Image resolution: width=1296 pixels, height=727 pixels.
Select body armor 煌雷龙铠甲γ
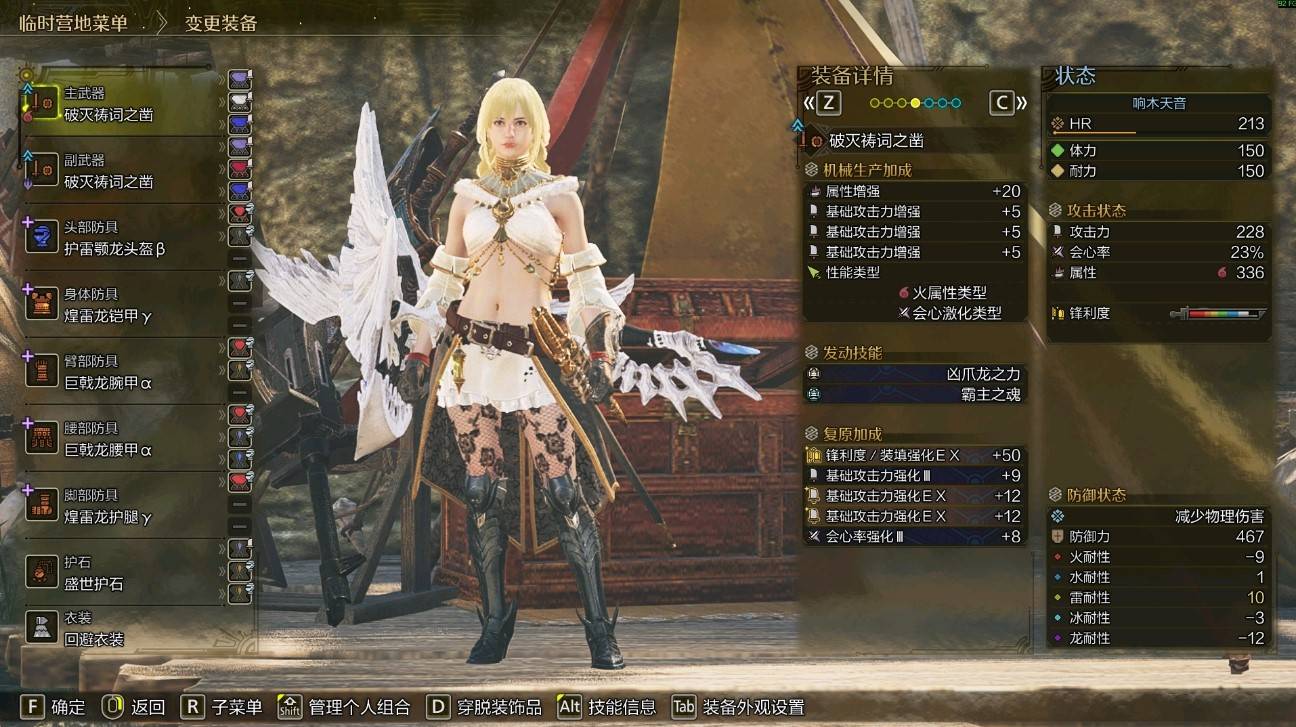click(120, 305)
